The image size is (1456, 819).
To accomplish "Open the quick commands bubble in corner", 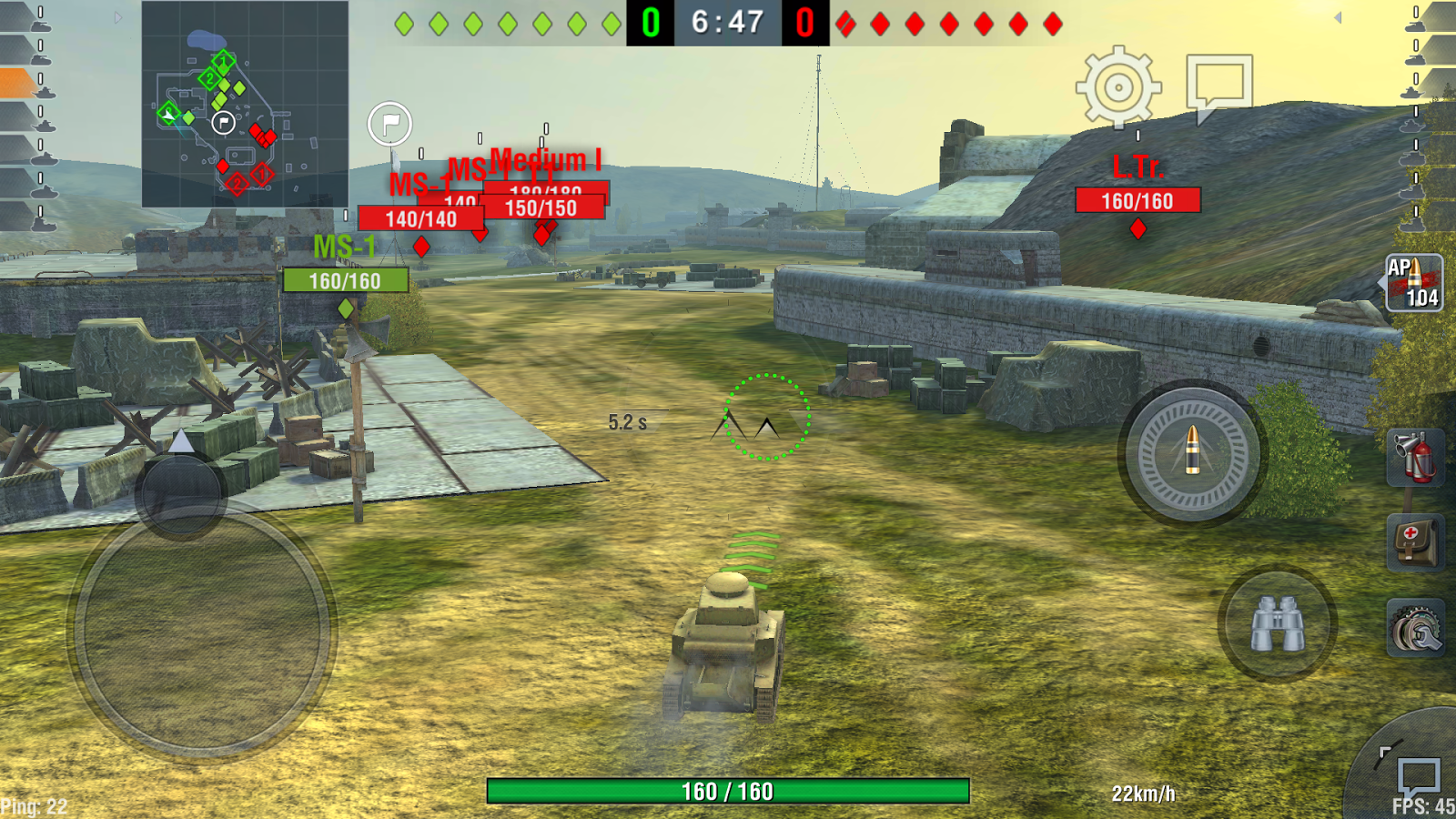I will [1417, 776].
